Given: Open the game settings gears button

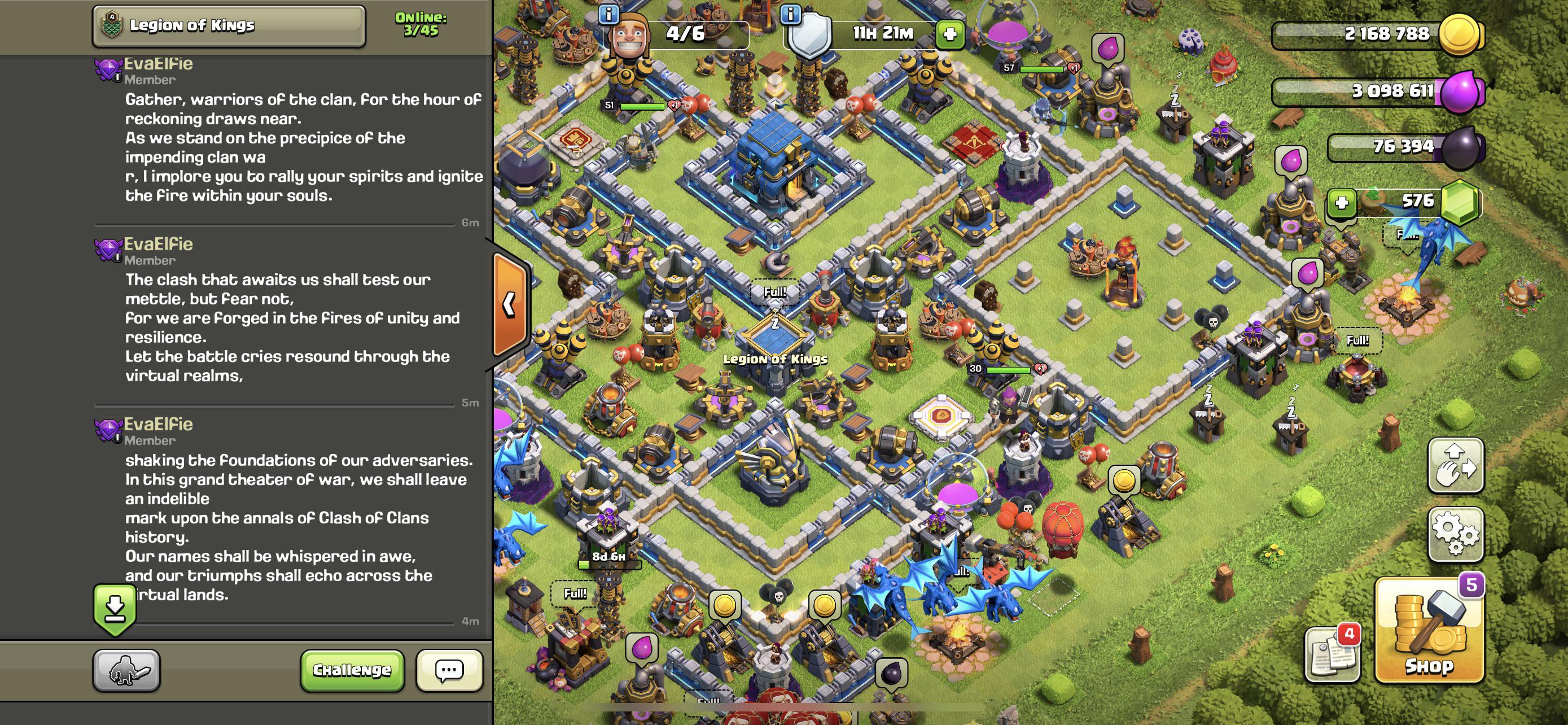Looking at the screenshot, I should point(1455,534).
